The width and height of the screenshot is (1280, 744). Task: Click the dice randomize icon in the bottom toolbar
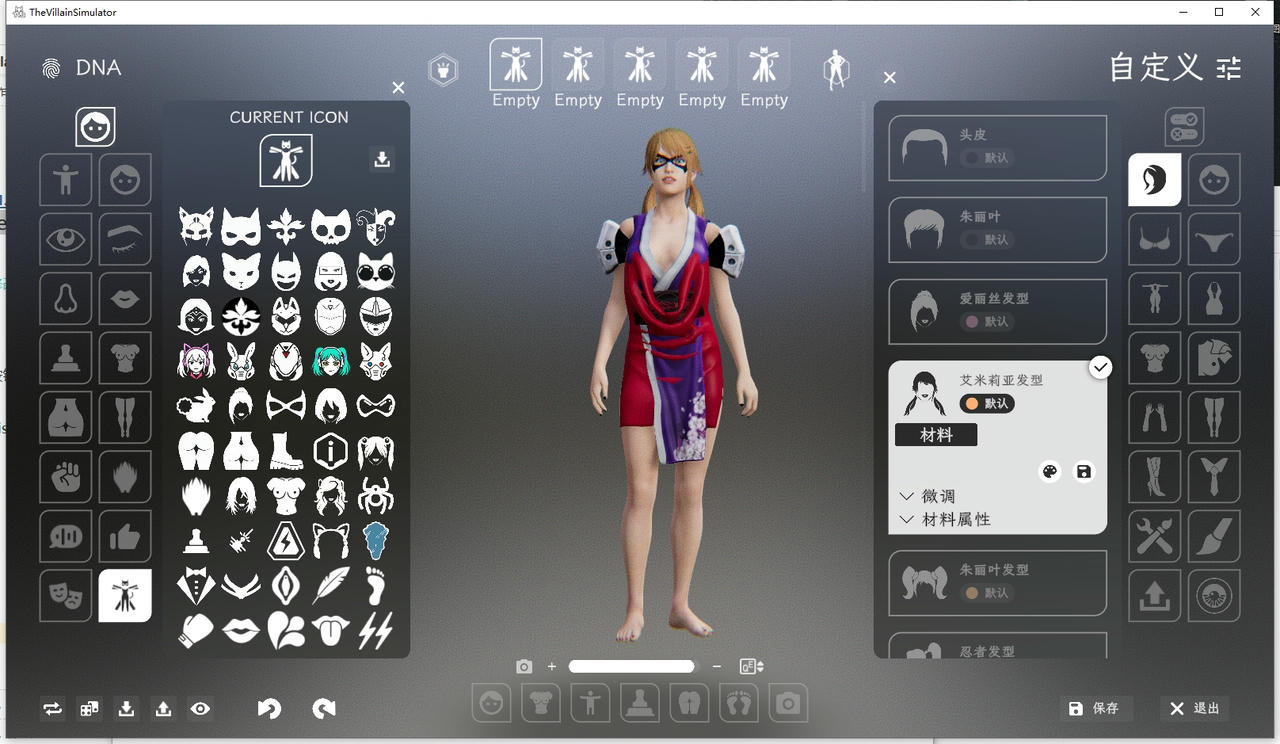click(x=89, y=708)
